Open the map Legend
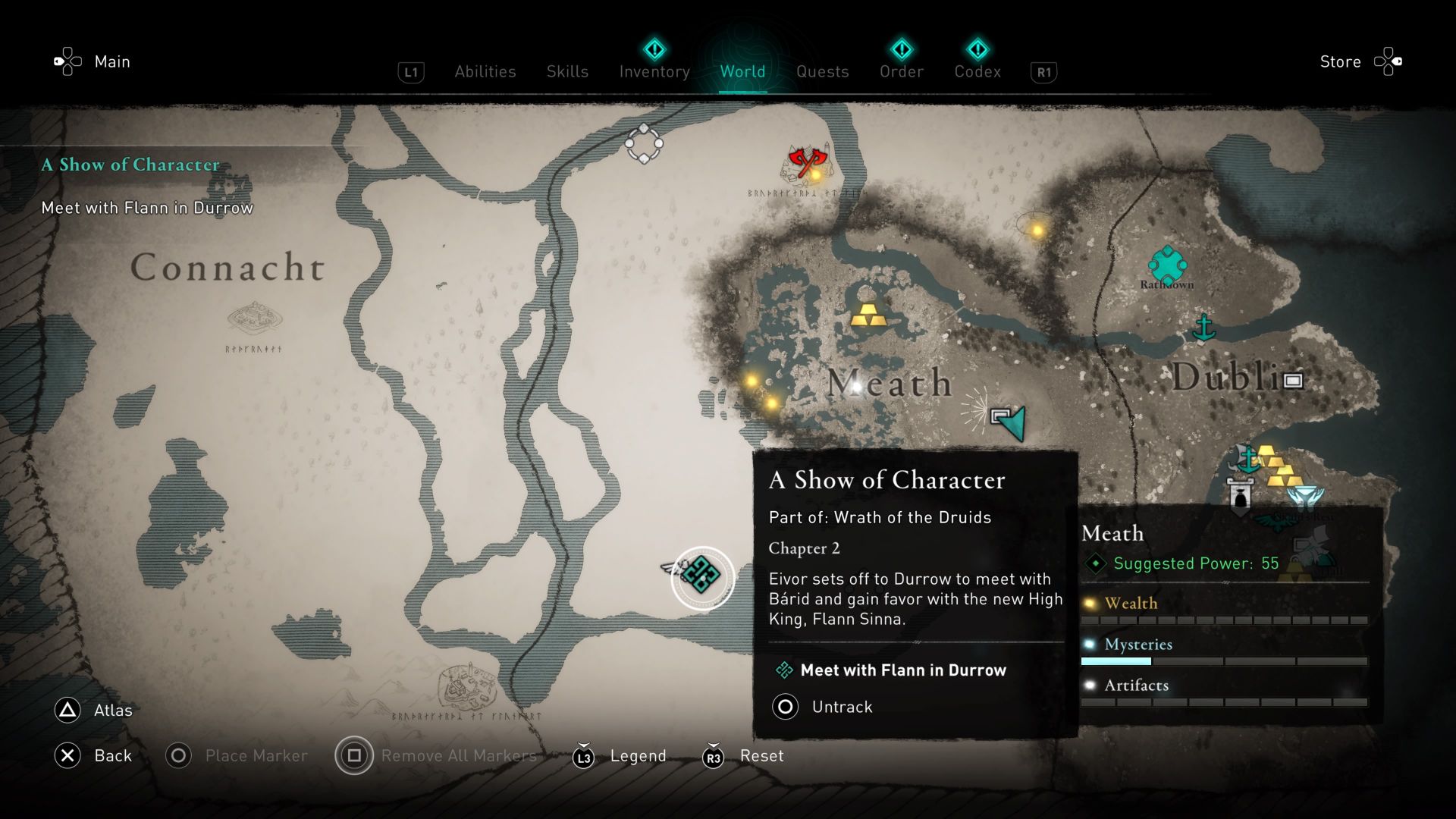The height and width of the screenshot is (819, 1456). tap(638, 755)
